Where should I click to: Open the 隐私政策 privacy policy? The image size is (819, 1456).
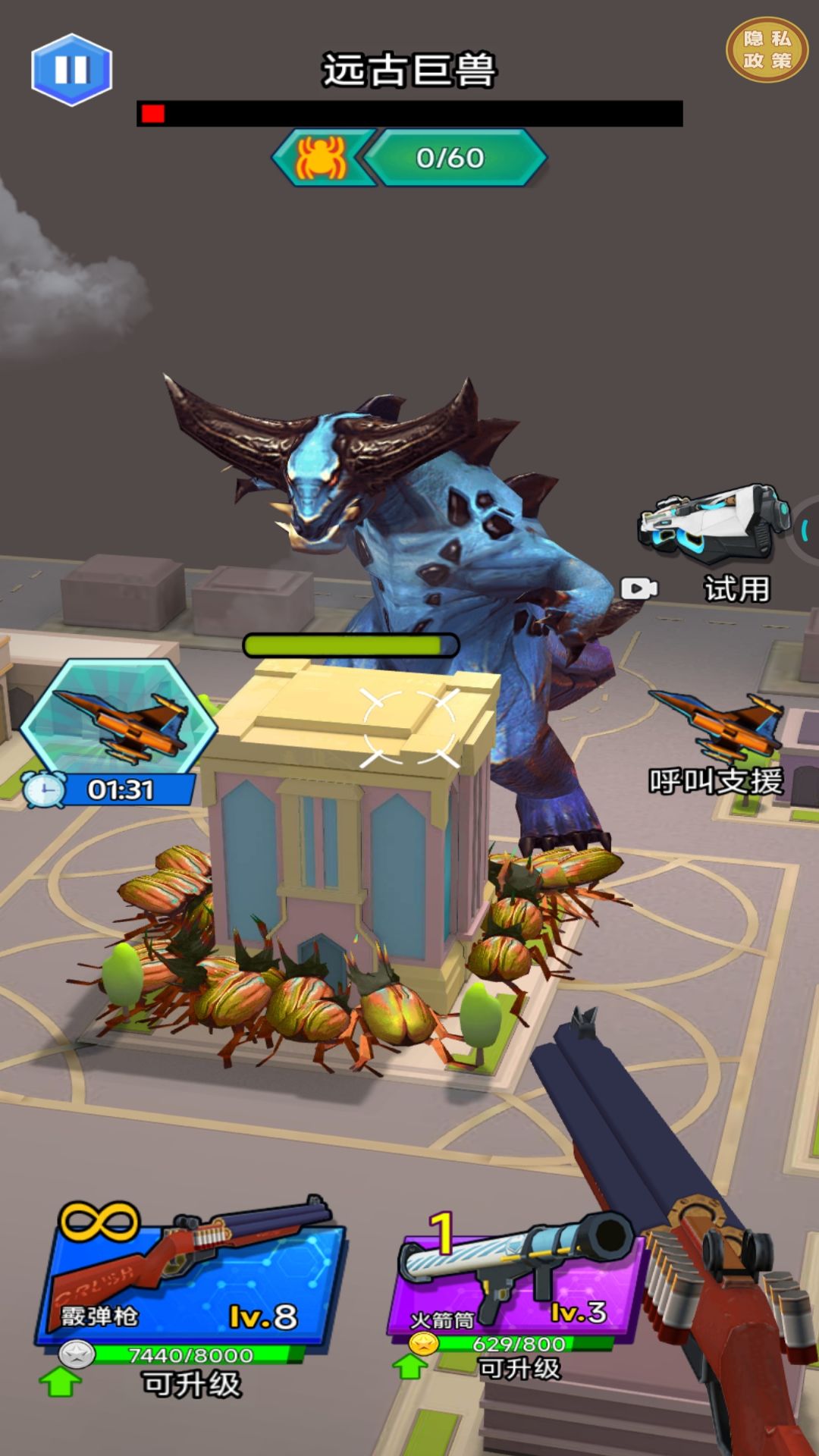[x=767, y=49]
